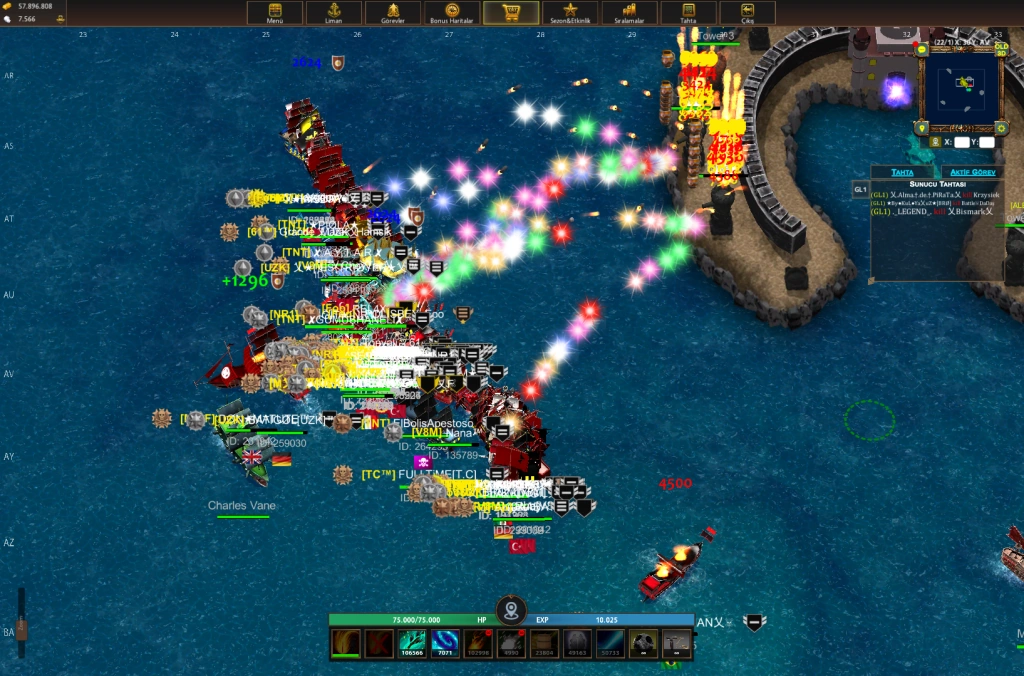The width and height of the screenshot is (1024, 676).
Task: Open the Görevler quests menu
Action: click(393, 13)
